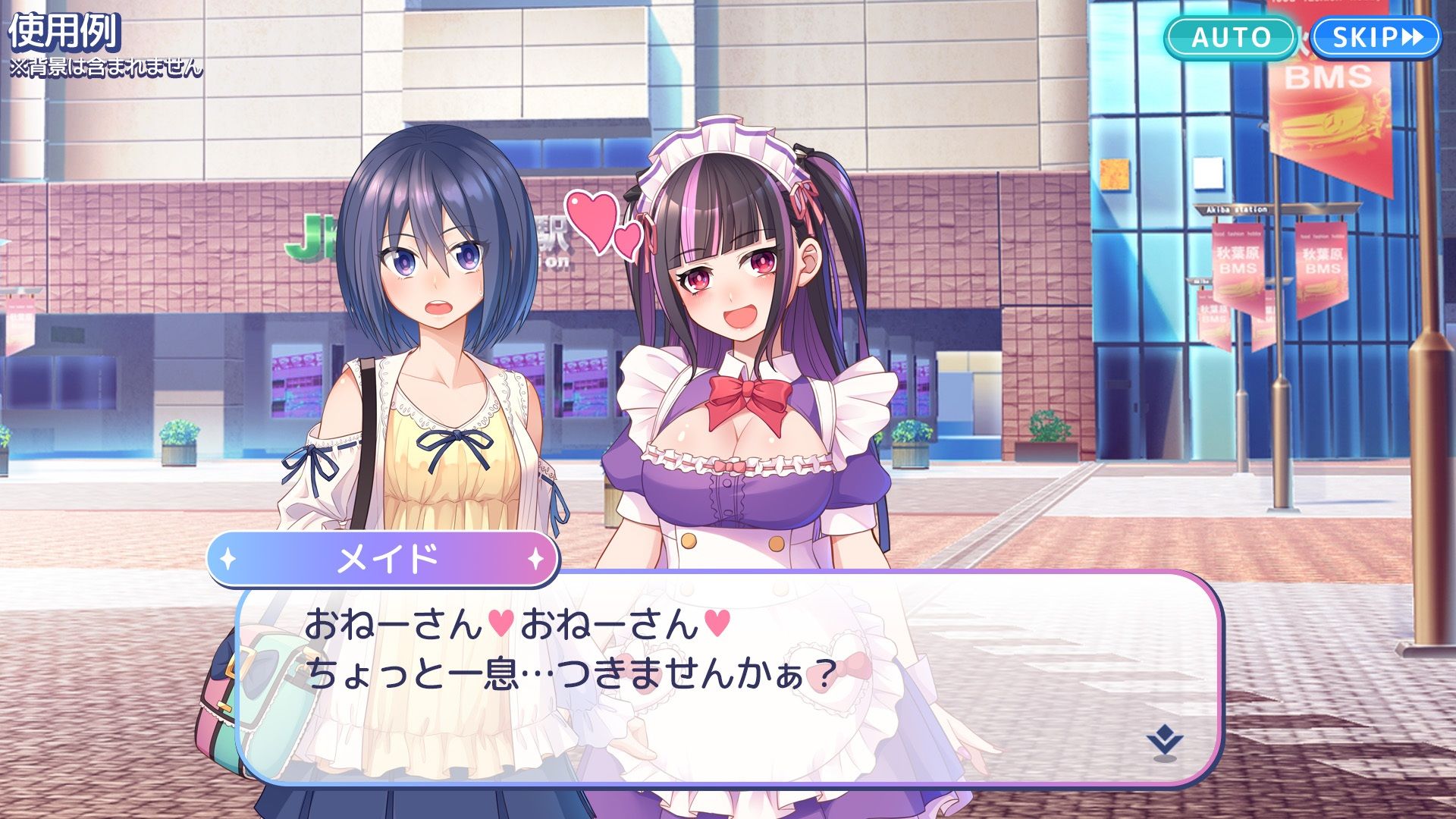Click the sparkle icon left of メイド nameplate

tap(227, 560)
